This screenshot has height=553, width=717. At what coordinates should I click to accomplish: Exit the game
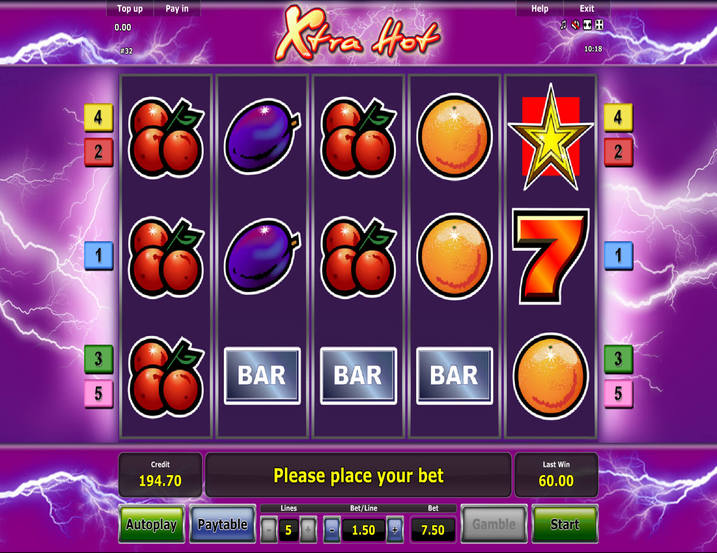[587, 8]
